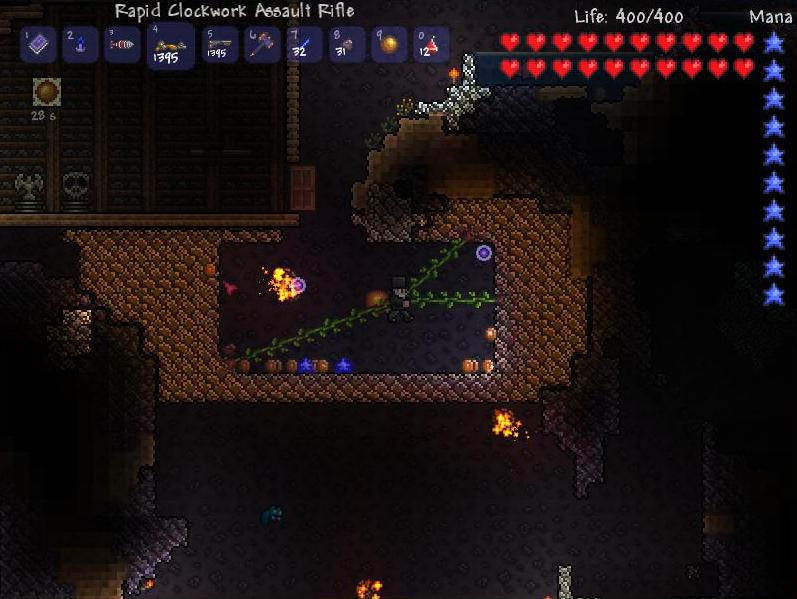This screenshot has width=797, height=599.
Task: Switch to the gun in hotbar slot 5
Action: (220, 45)
